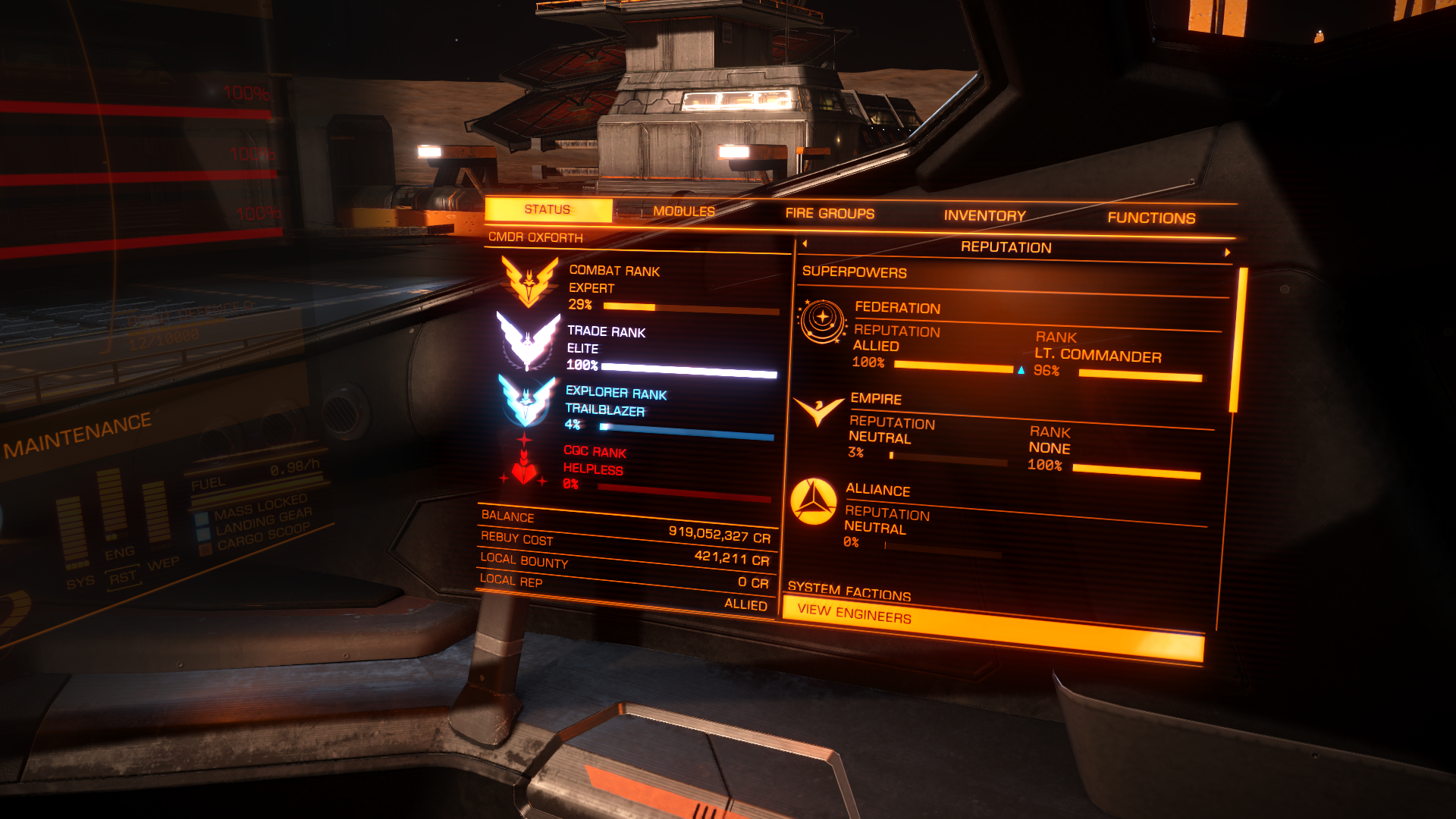This screenshot has width=1456, height=819.
Task: Choose the Alliance superpower entry
Action: (878, 490)
